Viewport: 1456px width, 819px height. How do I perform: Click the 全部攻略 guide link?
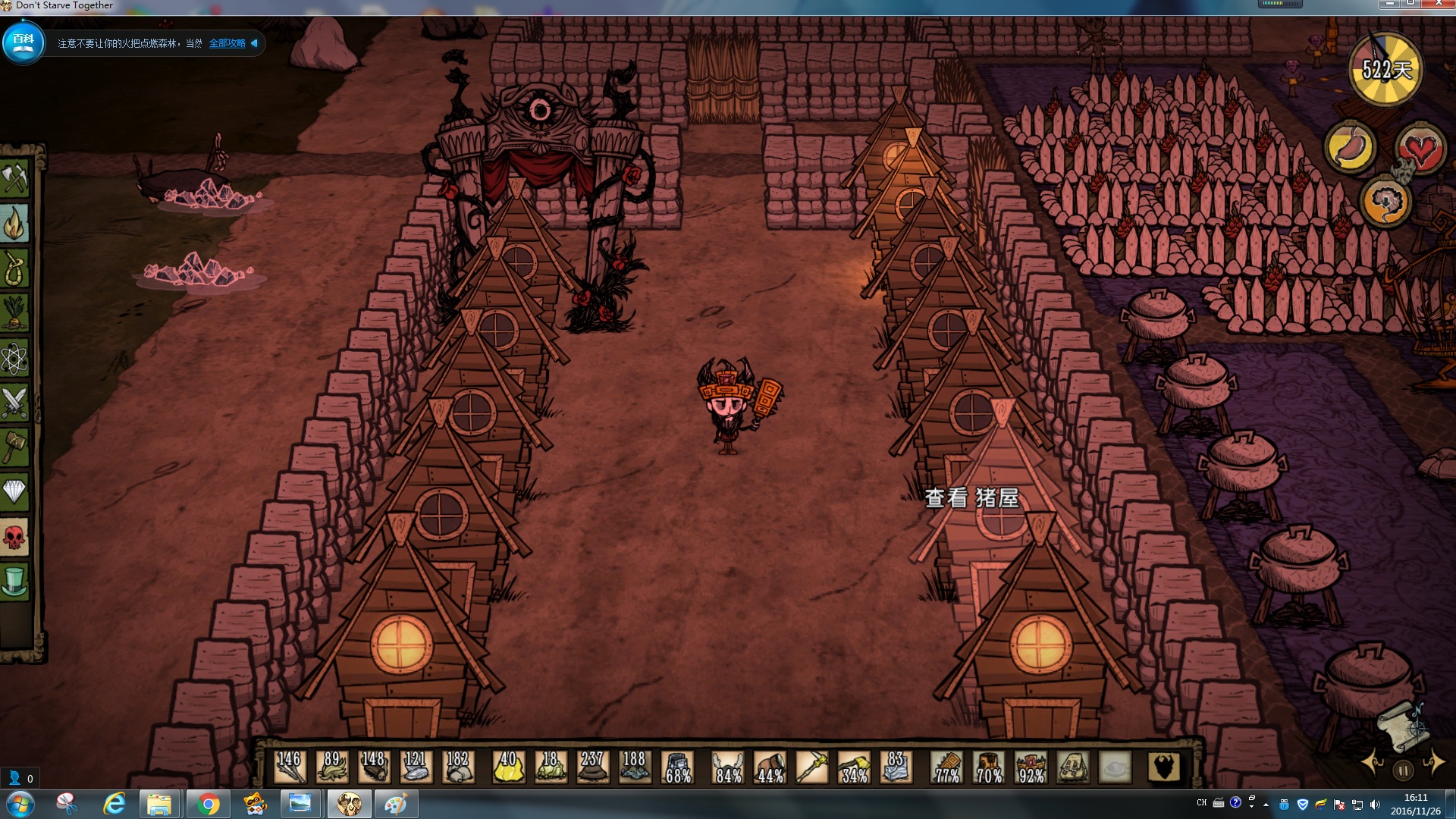(x=227, y=44)
